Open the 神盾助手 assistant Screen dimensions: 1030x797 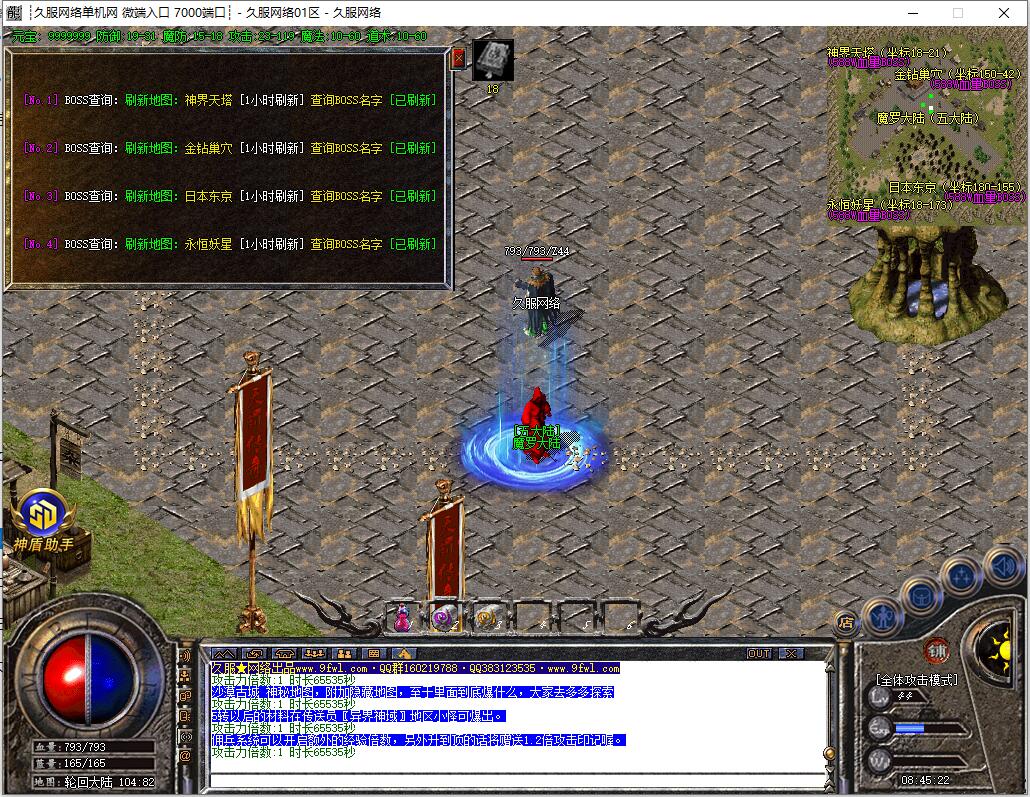point(43,514)
